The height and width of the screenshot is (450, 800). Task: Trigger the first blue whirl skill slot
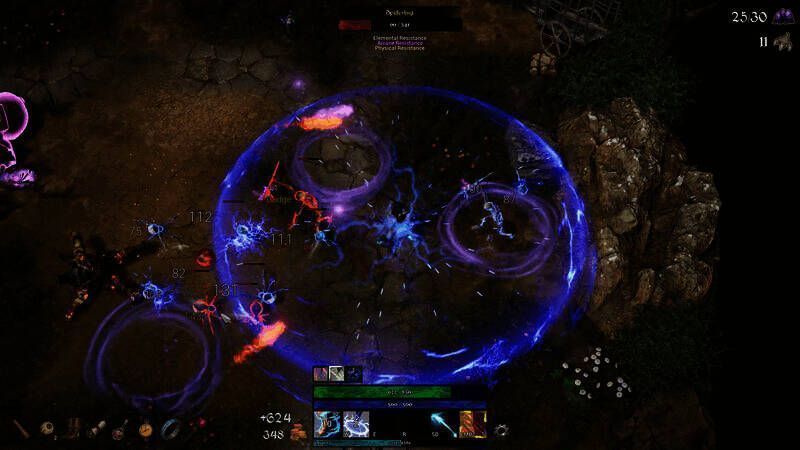pyautogui.click(x=327, y=424)
